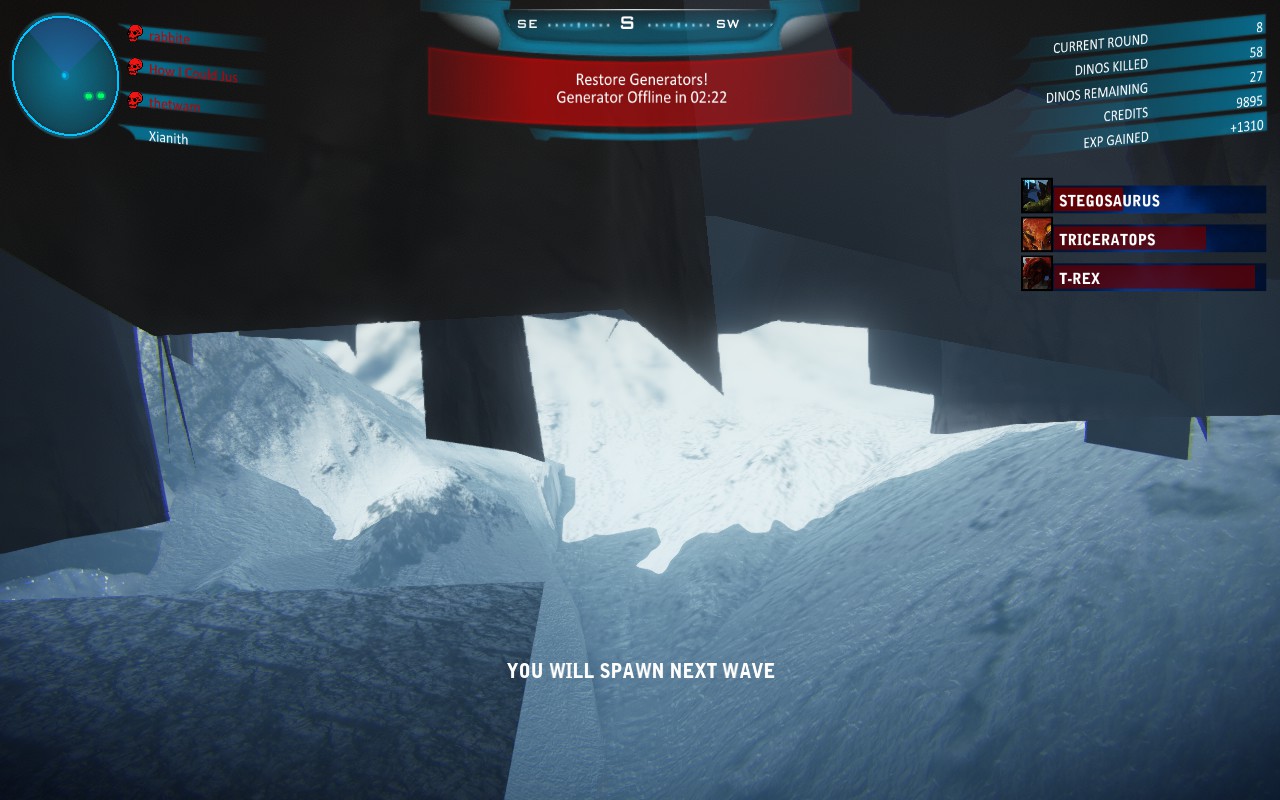Click the Restore Generators objective banner
The height and width of the screenshot is (800, 1280).
(640, 88)
